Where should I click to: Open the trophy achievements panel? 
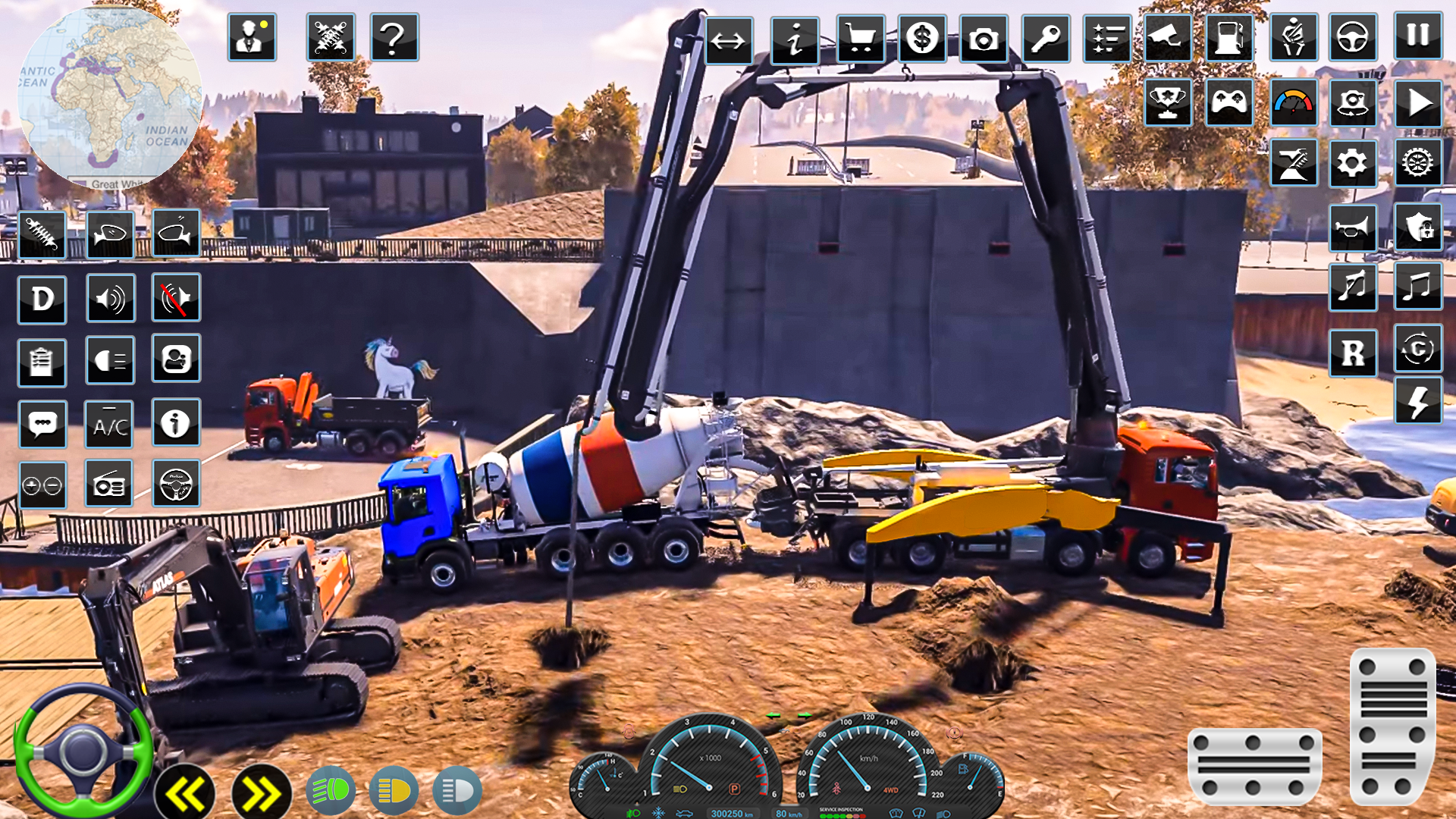1168,105
